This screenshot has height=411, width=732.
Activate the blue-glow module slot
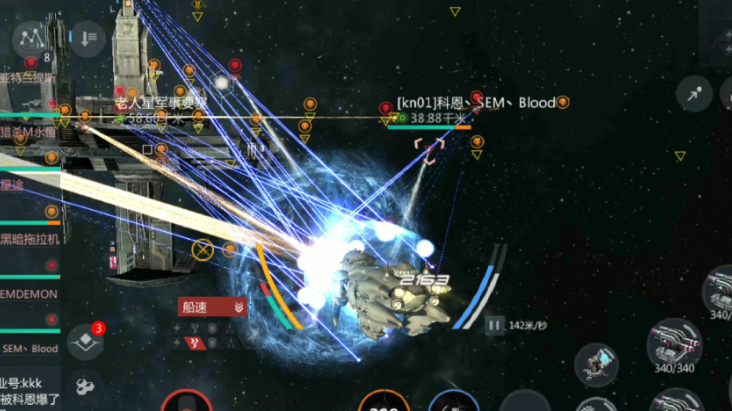pyautogui.click(x=596, y=362)
